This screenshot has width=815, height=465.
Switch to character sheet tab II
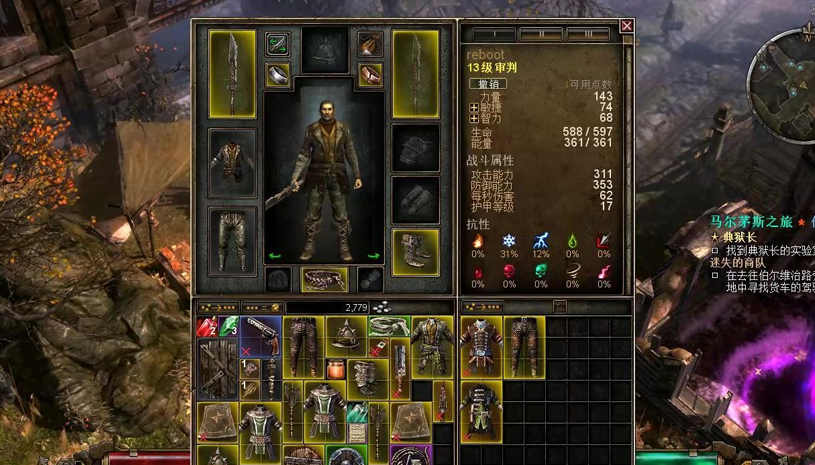click(540, 34)
